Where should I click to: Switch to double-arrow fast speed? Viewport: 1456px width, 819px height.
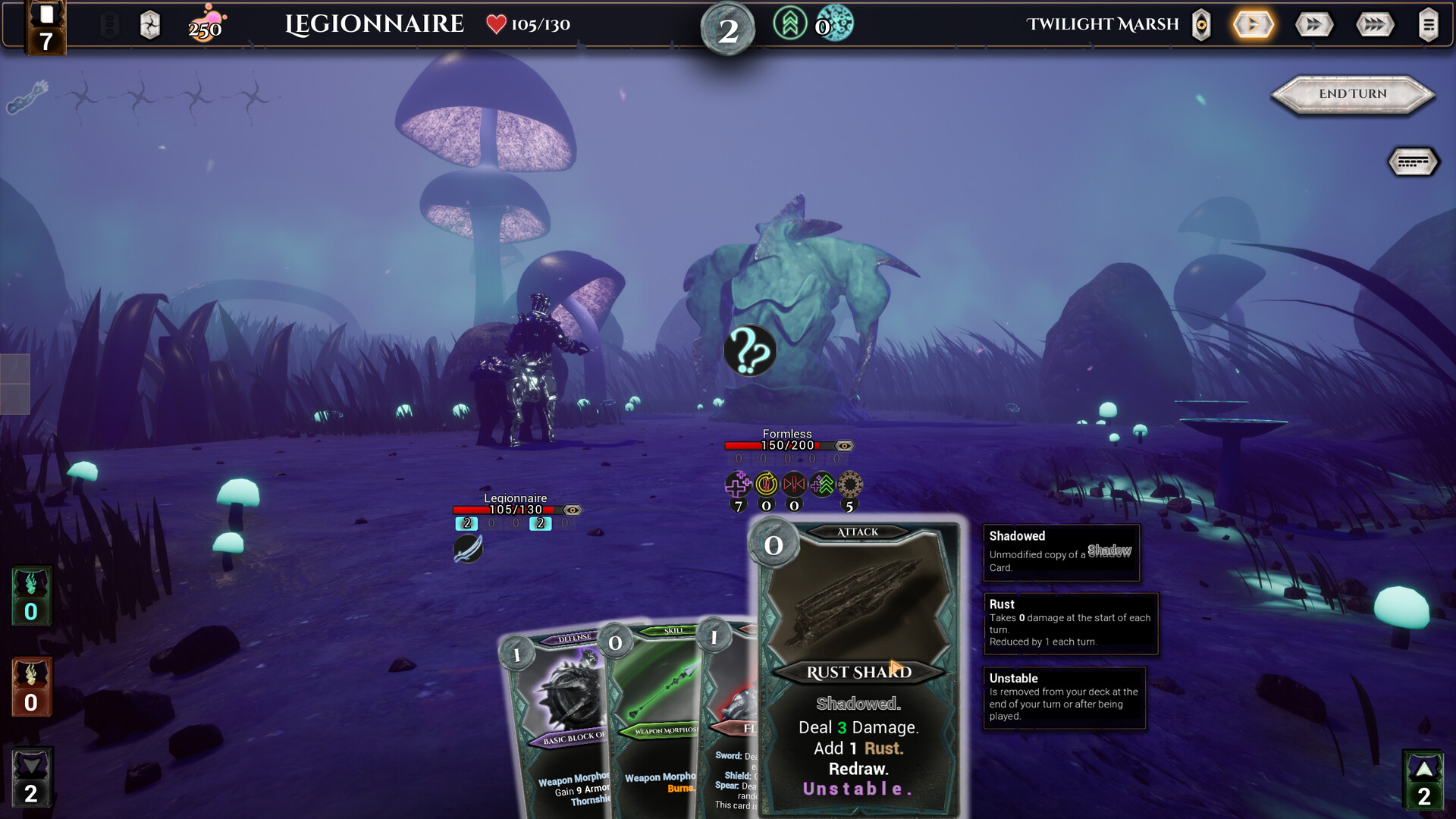pos(1313,25)
